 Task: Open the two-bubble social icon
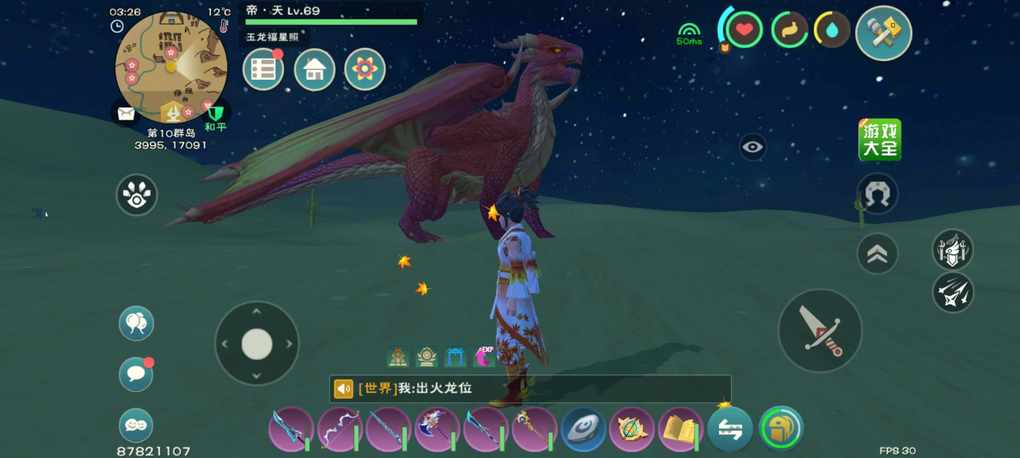pos(136,323)
